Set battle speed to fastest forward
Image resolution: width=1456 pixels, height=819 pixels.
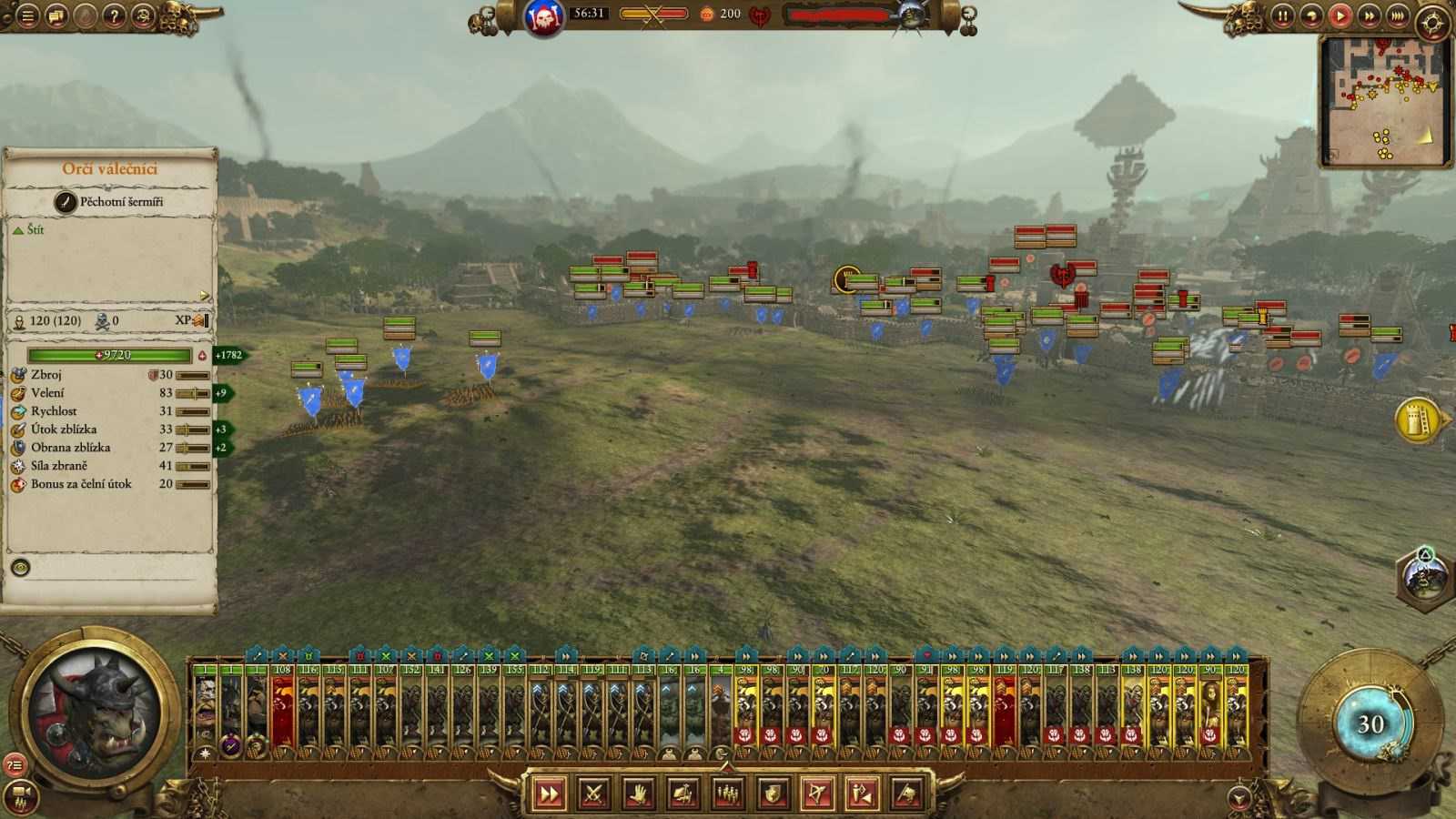tap(1397, 15)
